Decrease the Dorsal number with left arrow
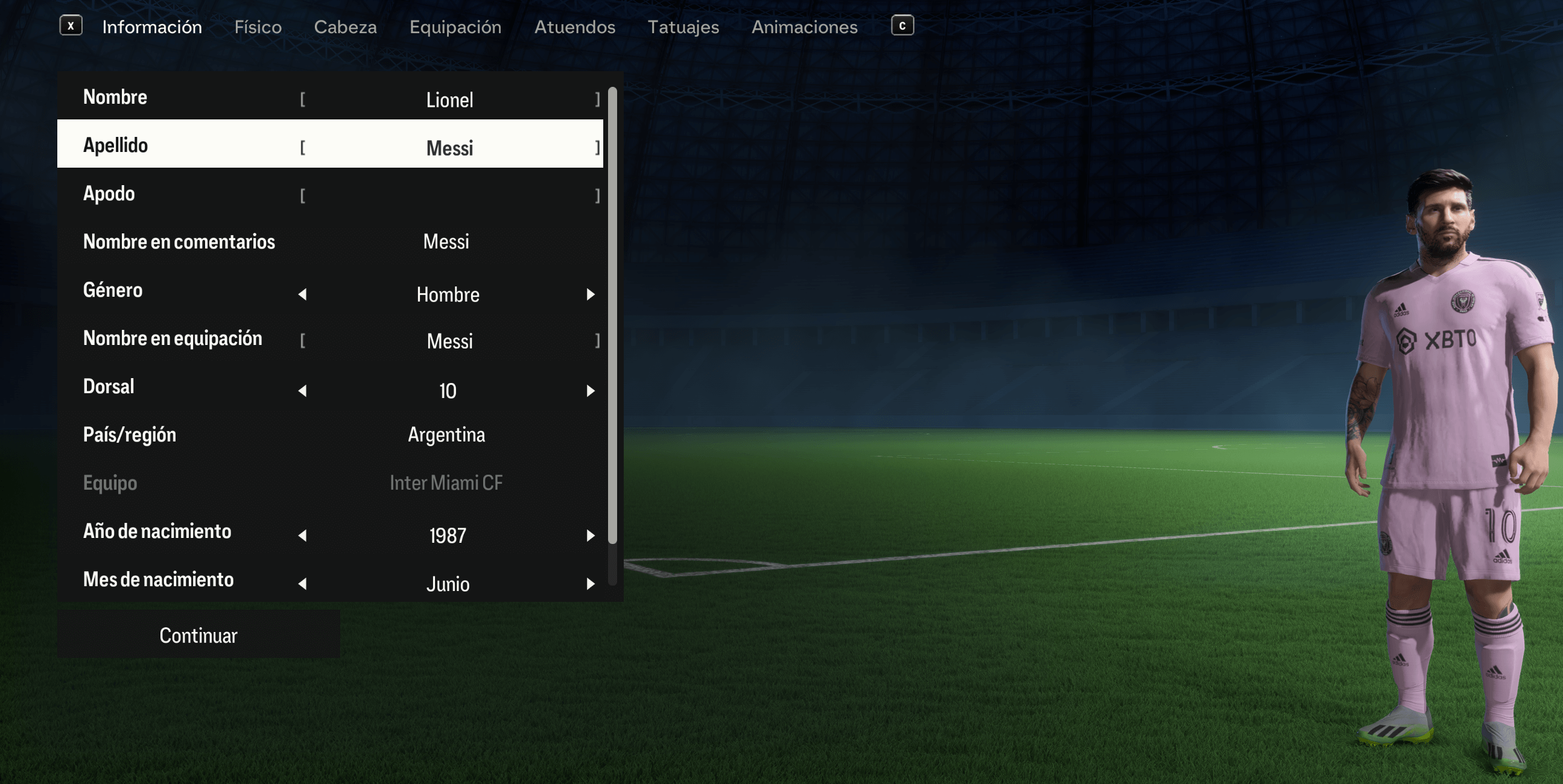This screenshot has height=784, width=1563. point(302,391)
